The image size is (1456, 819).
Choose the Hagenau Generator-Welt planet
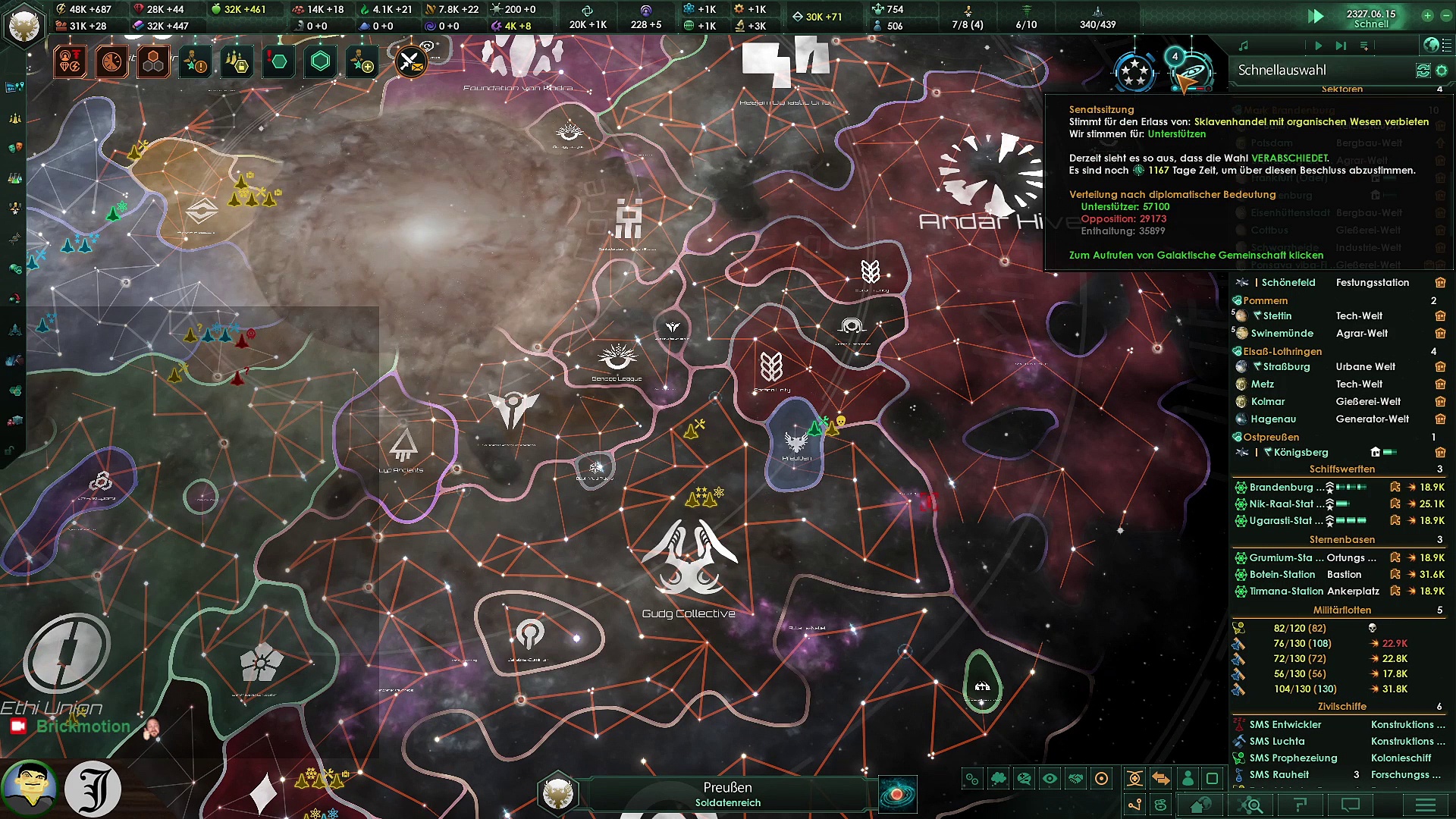pos(1273,419)
